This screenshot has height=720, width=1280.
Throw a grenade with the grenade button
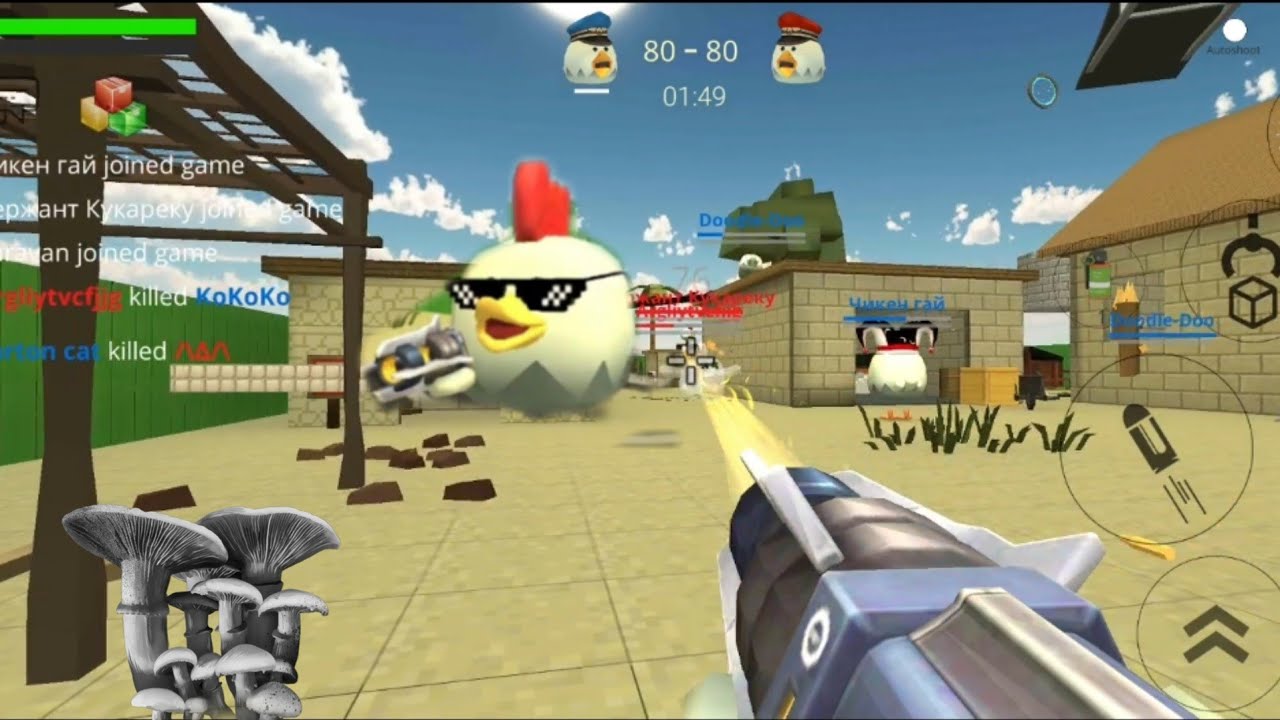click(1100, 275)
